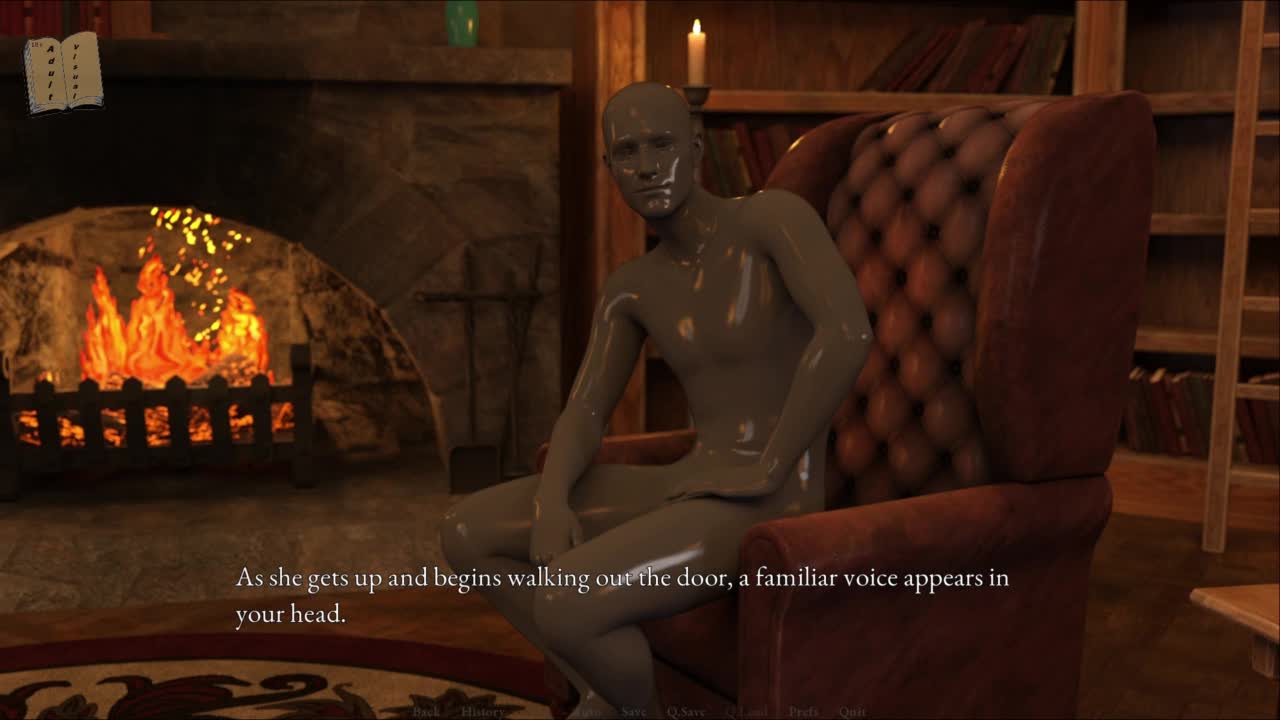Open the Save game screen
Screen dimensions: 1280x720
(634, 712)
